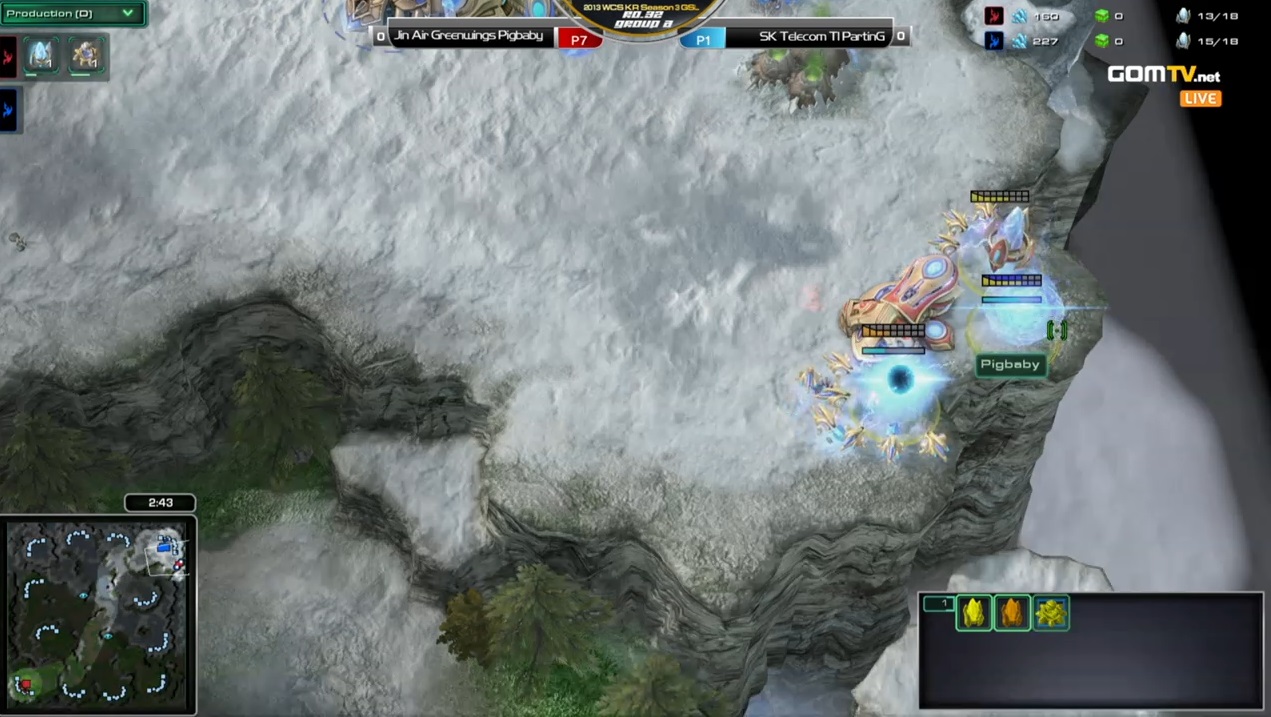Jump to the blue base on minimap
Screen dimensions: 1271x717
point(165,547)
